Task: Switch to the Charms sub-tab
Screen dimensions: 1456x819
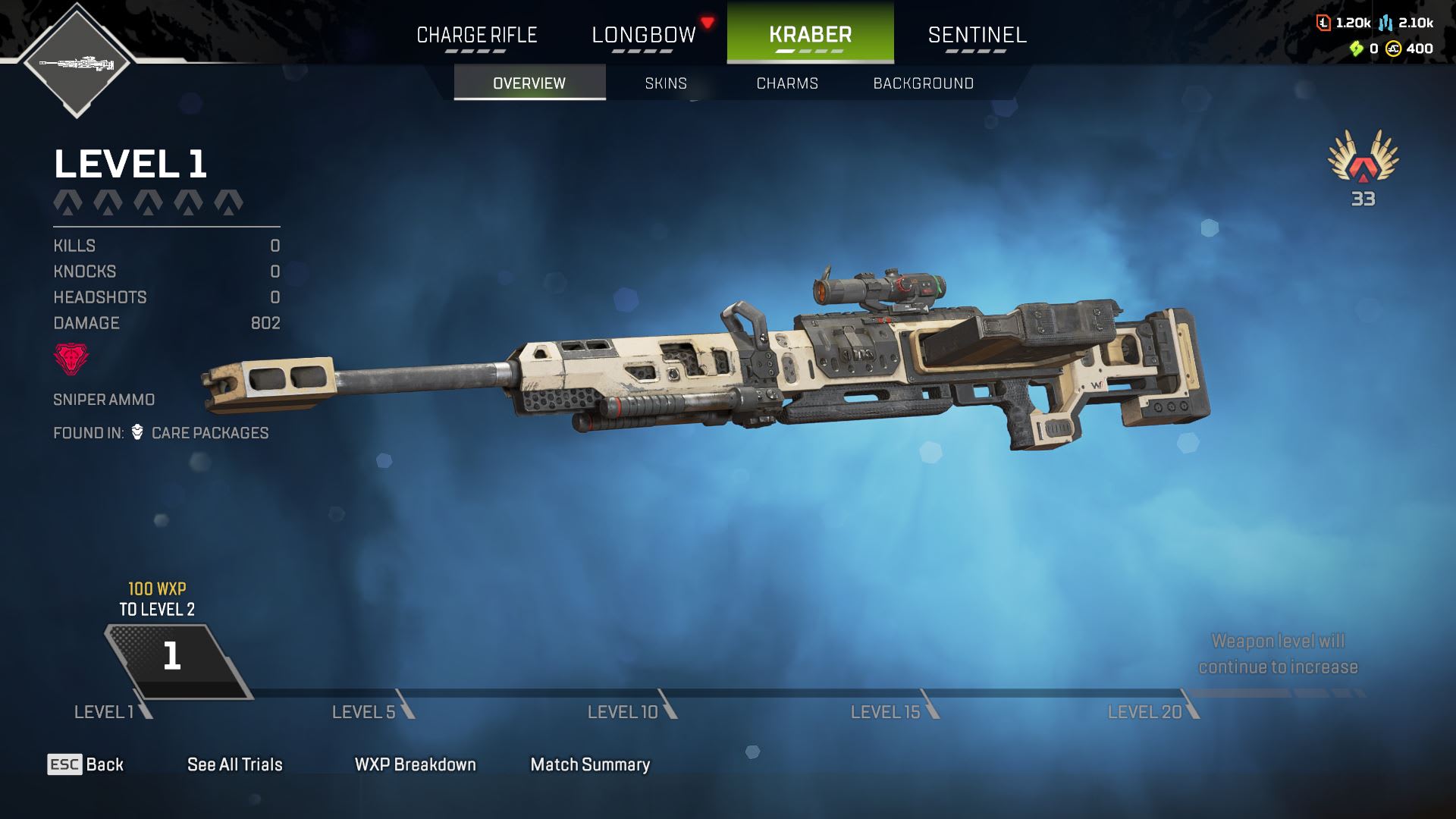Action: [x=787, y=83]
